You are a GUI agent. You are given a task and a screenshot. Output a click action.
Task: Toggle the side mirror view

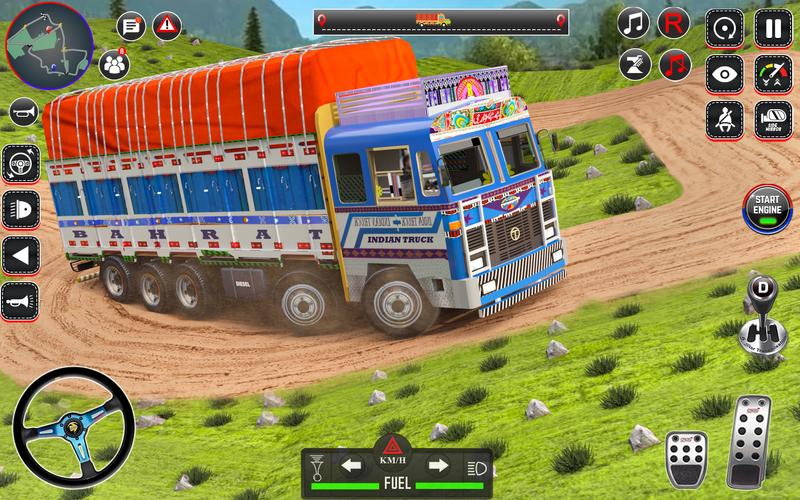point(772,120)
